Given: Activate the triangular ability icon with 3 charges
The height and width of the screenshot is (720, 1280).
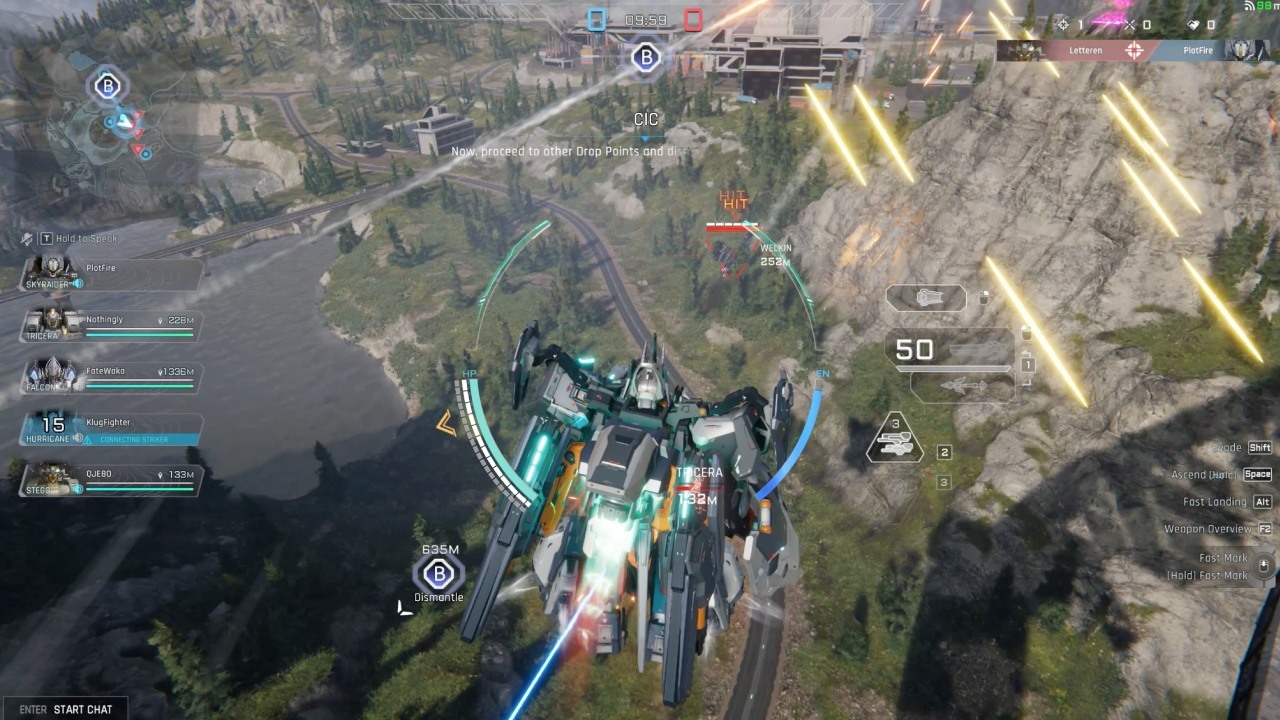Looking at the screenshot, I should coord(894,440).
